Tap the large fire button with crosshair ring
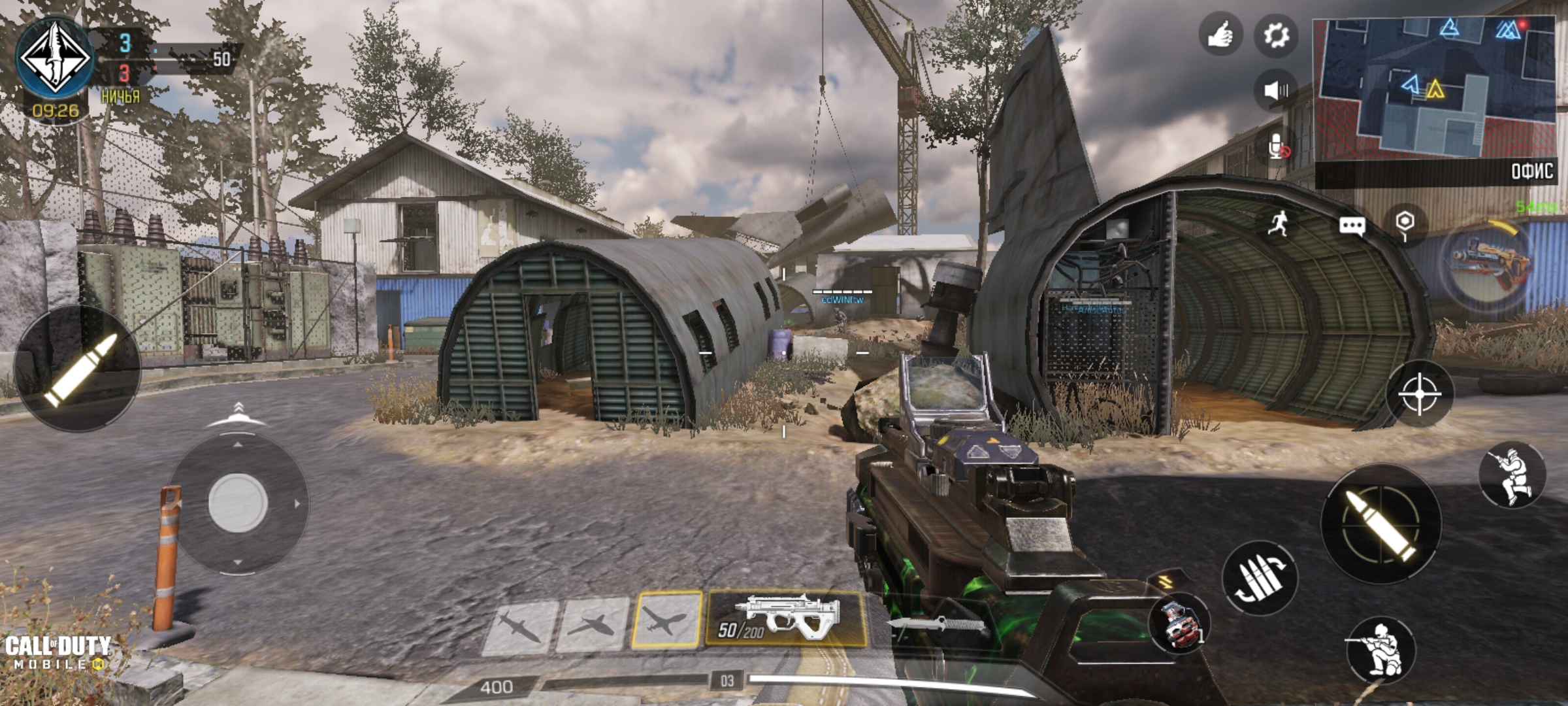The width and height of the screenshot is (1568, 706). click(x=1380, y=524)
